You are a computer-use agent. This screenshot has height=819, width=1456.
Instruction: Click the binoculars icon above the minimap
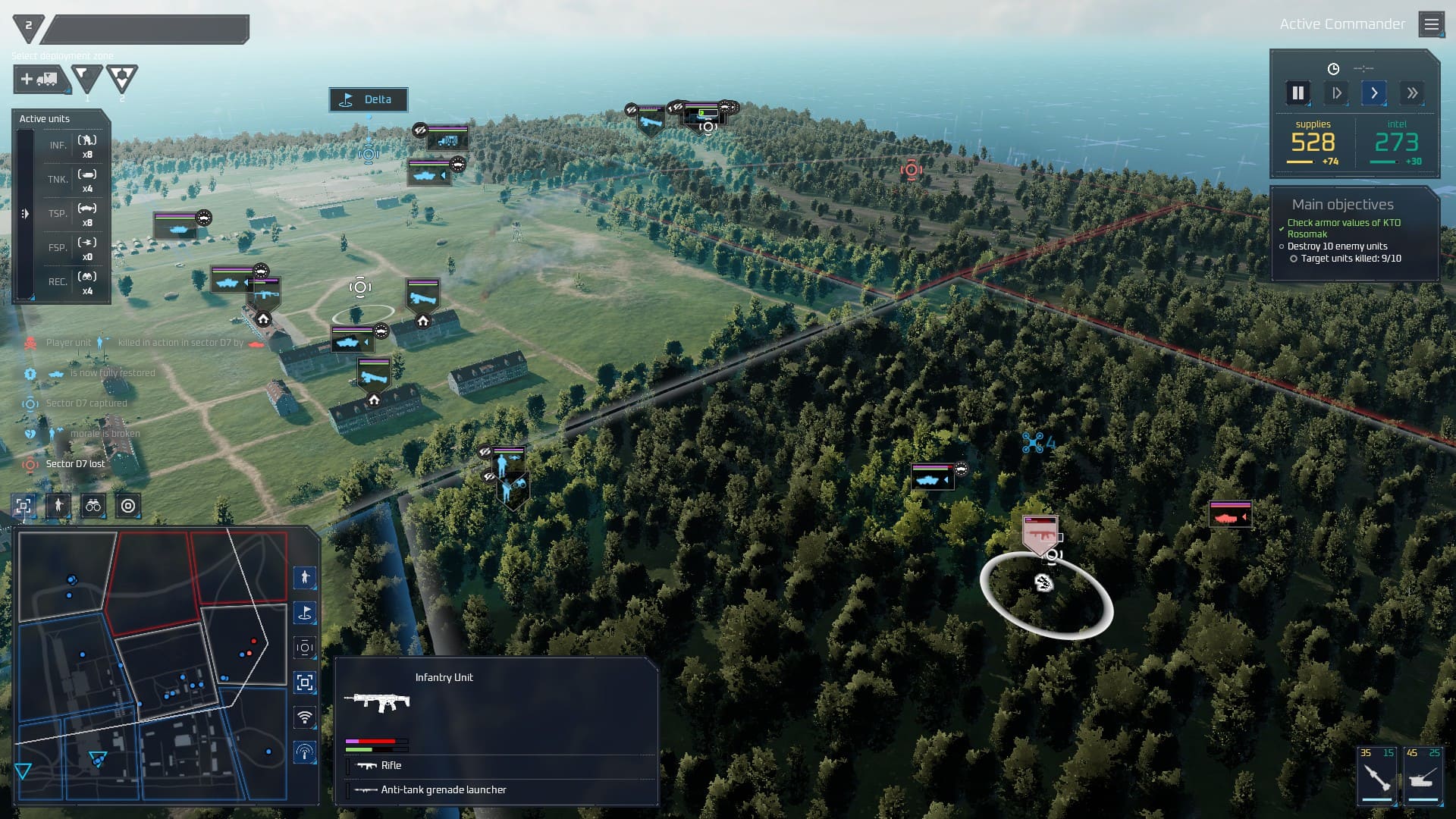[x=93, y=506]
